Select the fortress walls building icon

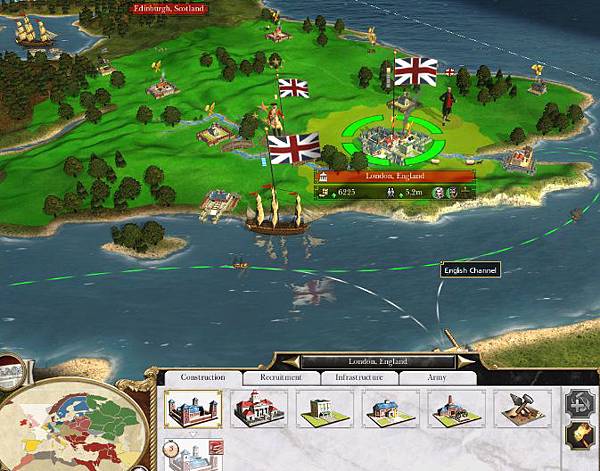[193, 409]
